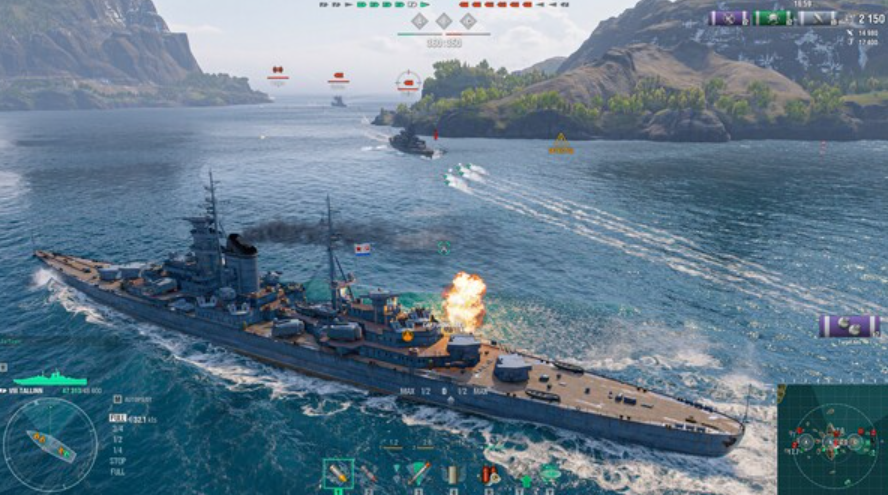Set engine speed to 1/4

click(x=117, y=450)
